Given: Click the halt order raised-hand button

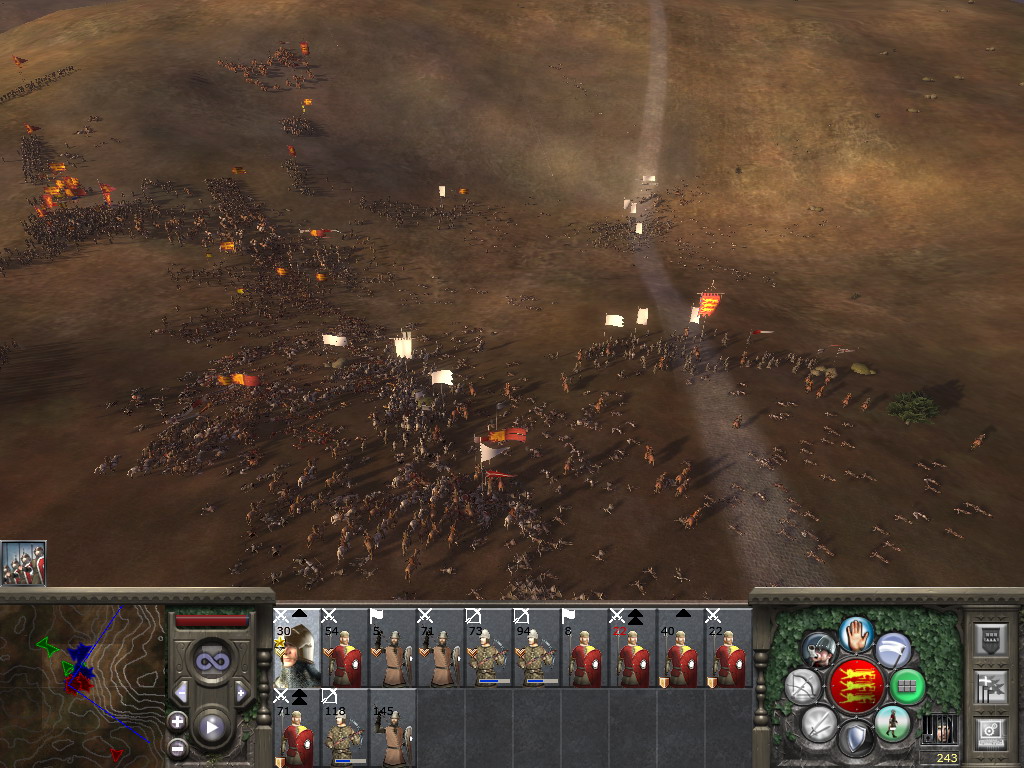Looking at the screenshot, I should click(855, 633).
